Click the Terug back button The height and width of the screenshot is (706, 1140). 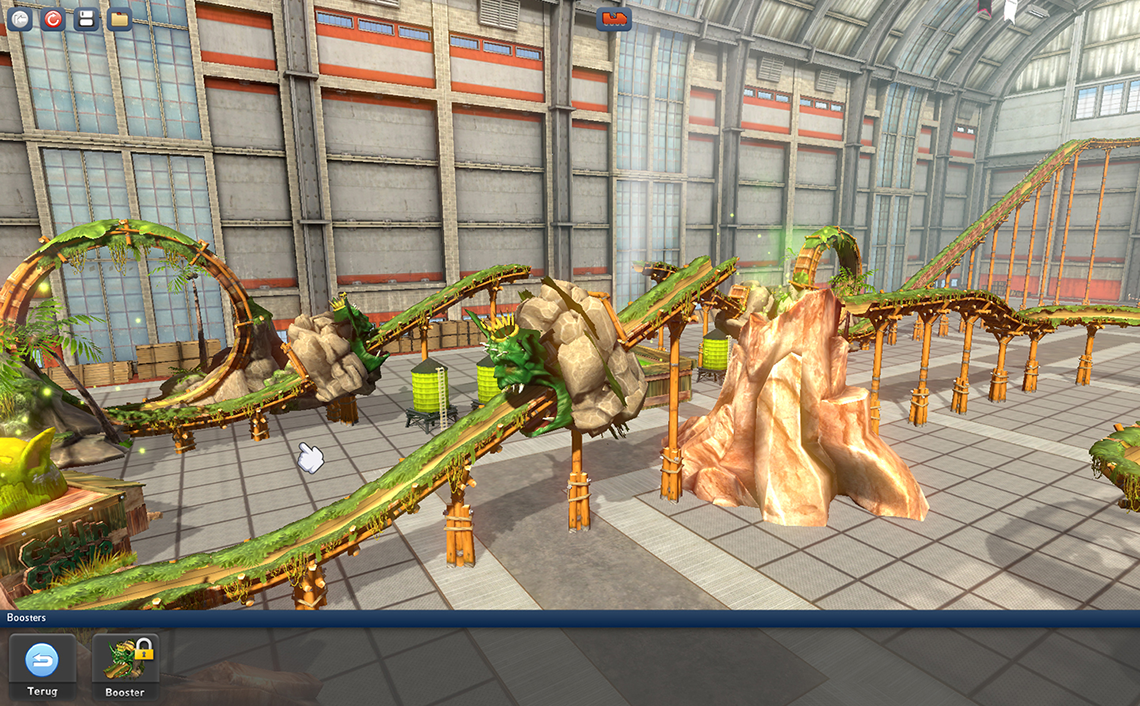pyautogui.click(x=42, y=666)
